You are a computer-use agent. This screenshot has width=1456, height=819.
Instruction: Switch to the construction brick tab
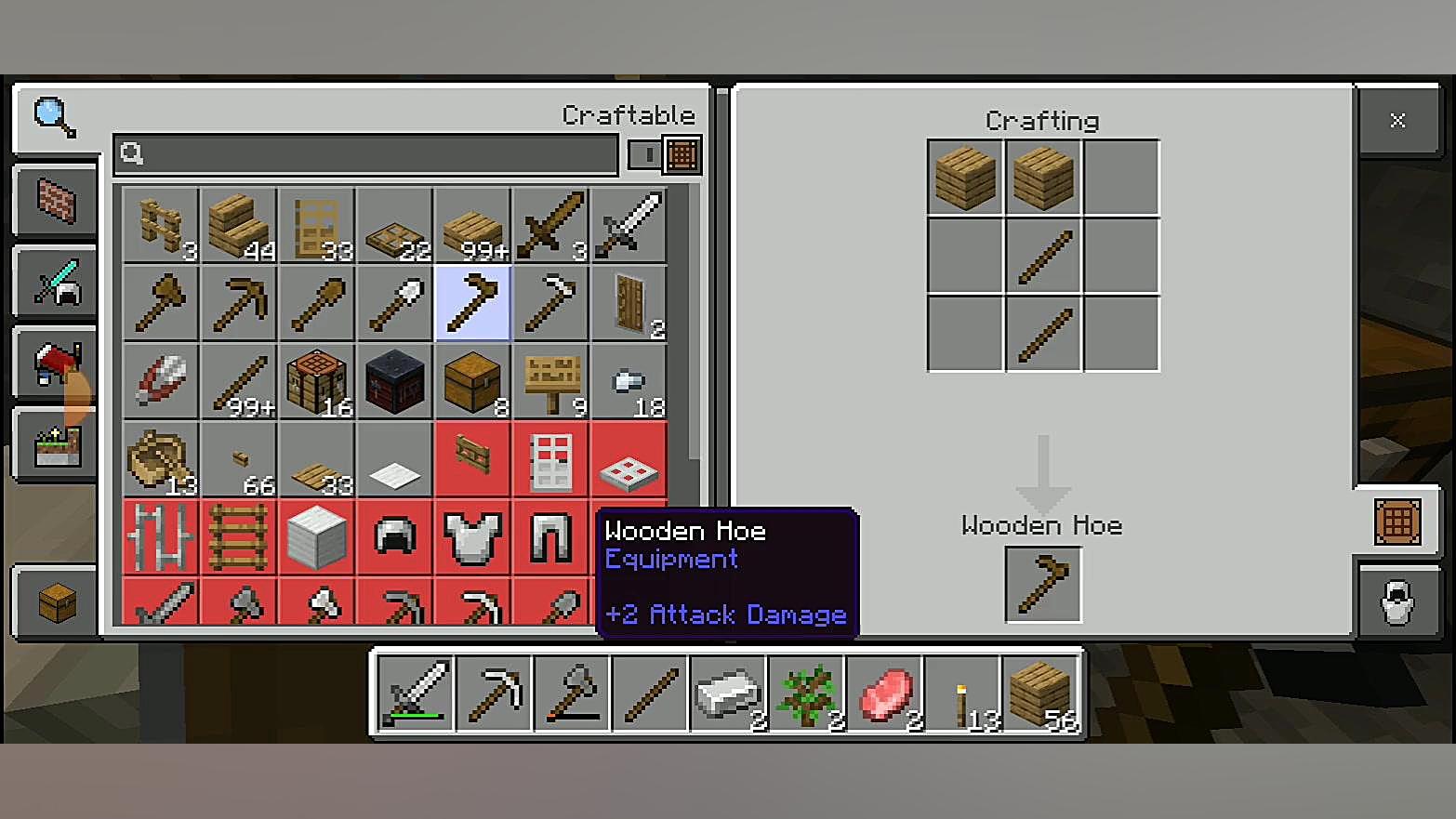coord(56,201)
